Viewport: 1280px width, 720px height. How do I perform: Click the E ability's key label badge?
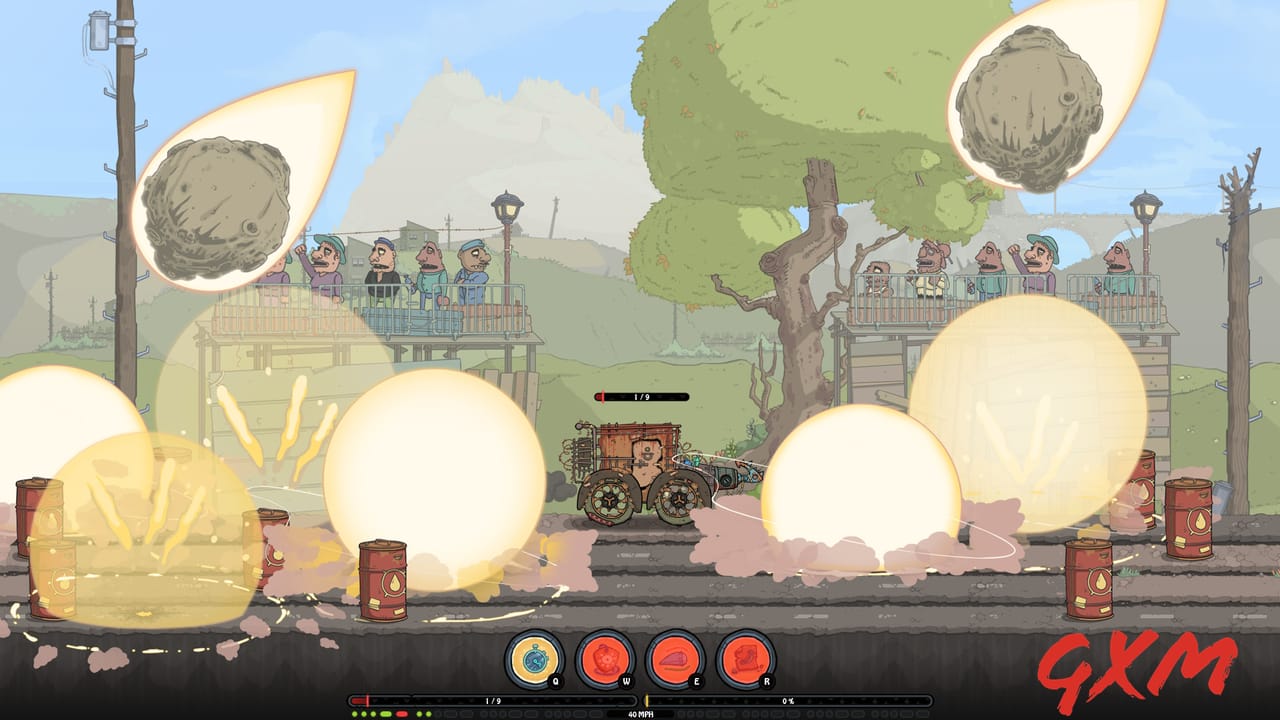(x=697, y=680)
